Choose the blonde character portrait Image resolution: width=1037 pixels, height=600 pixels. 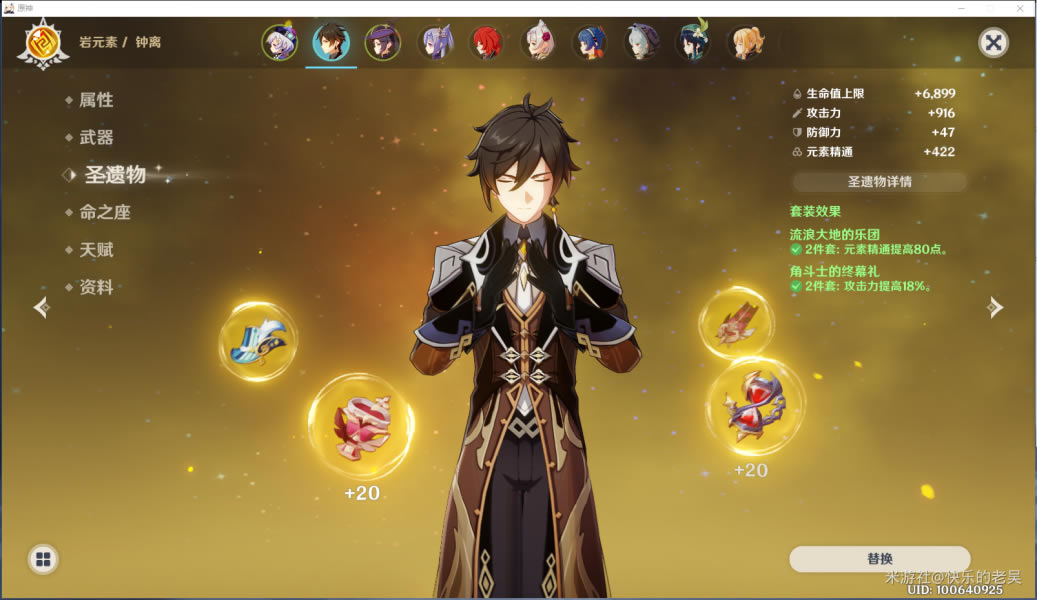click(x=746, y=43)
